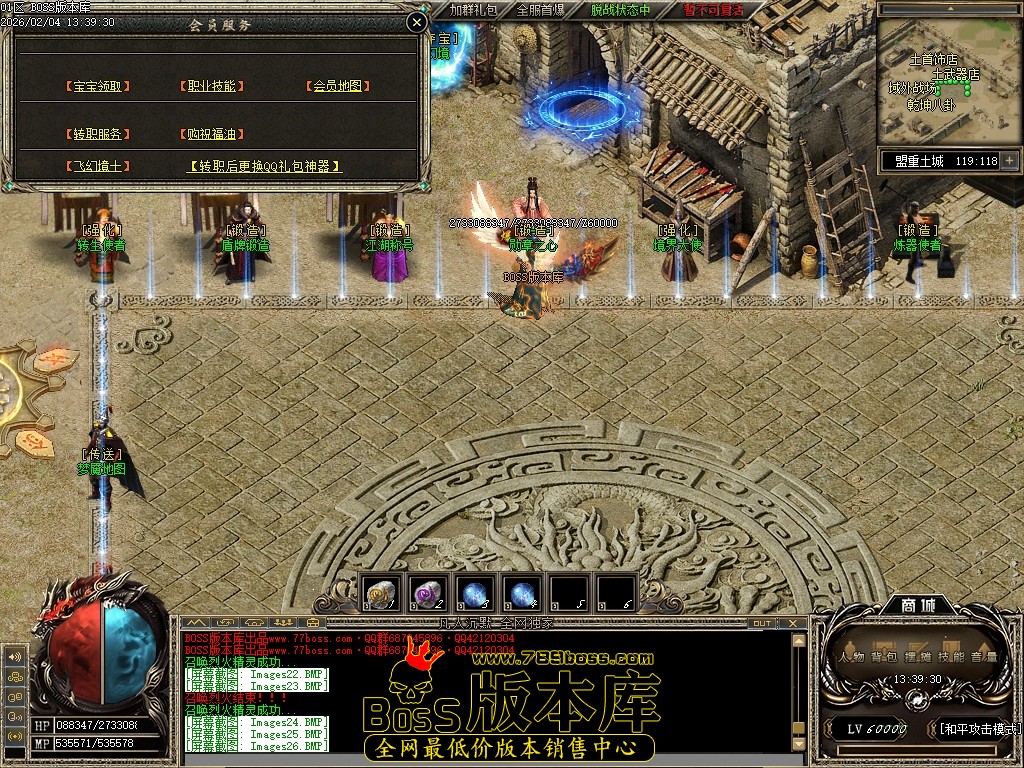The width and height of the screenshot is (1024, 768).
Task: Open the 飞幻墙士 option
Action: pyautogui.click(x=97, y=167)
